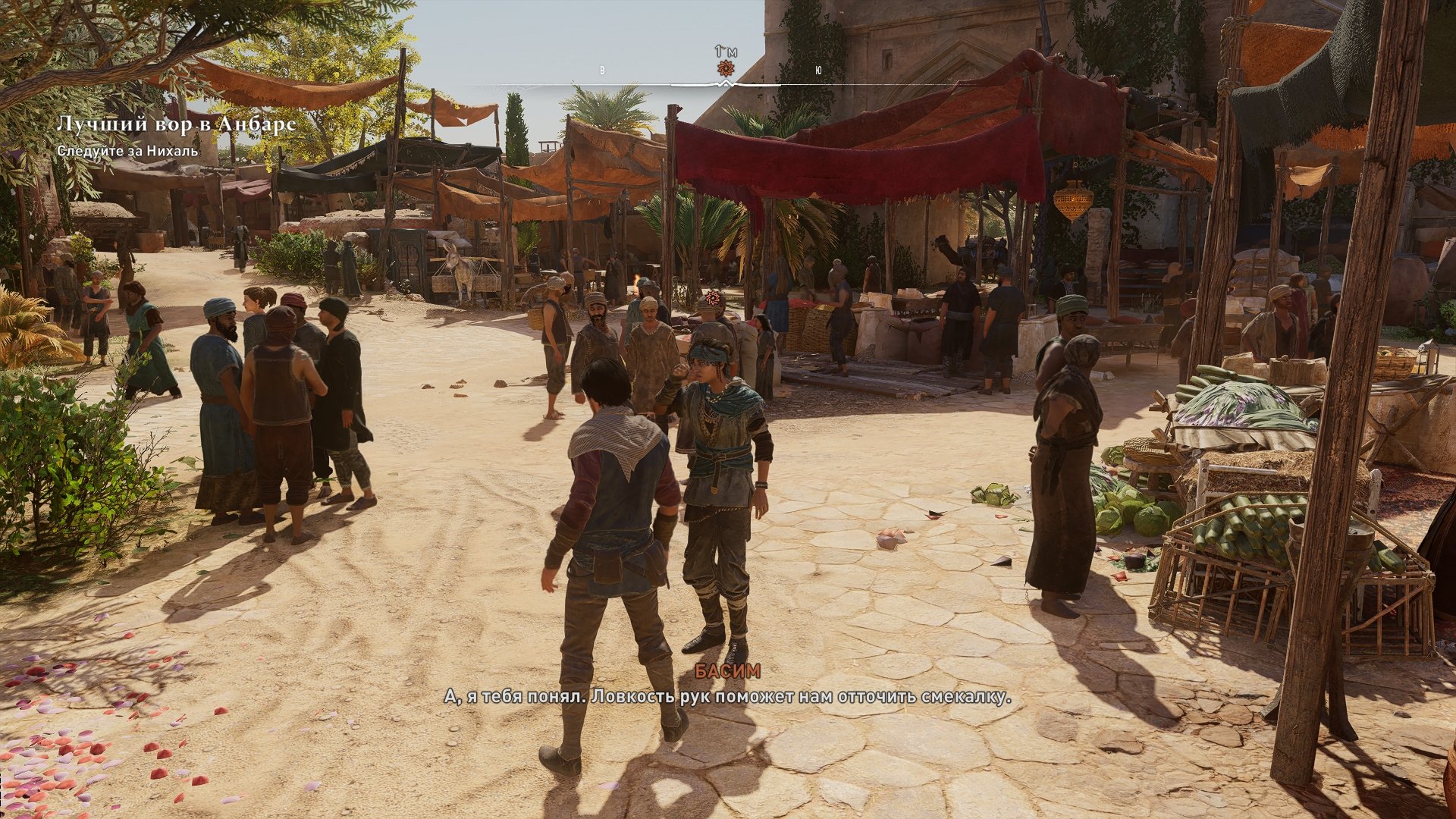Select the floating objective marker above Nihal
The image size is (1456, 819).
click(x=711, y=299)
